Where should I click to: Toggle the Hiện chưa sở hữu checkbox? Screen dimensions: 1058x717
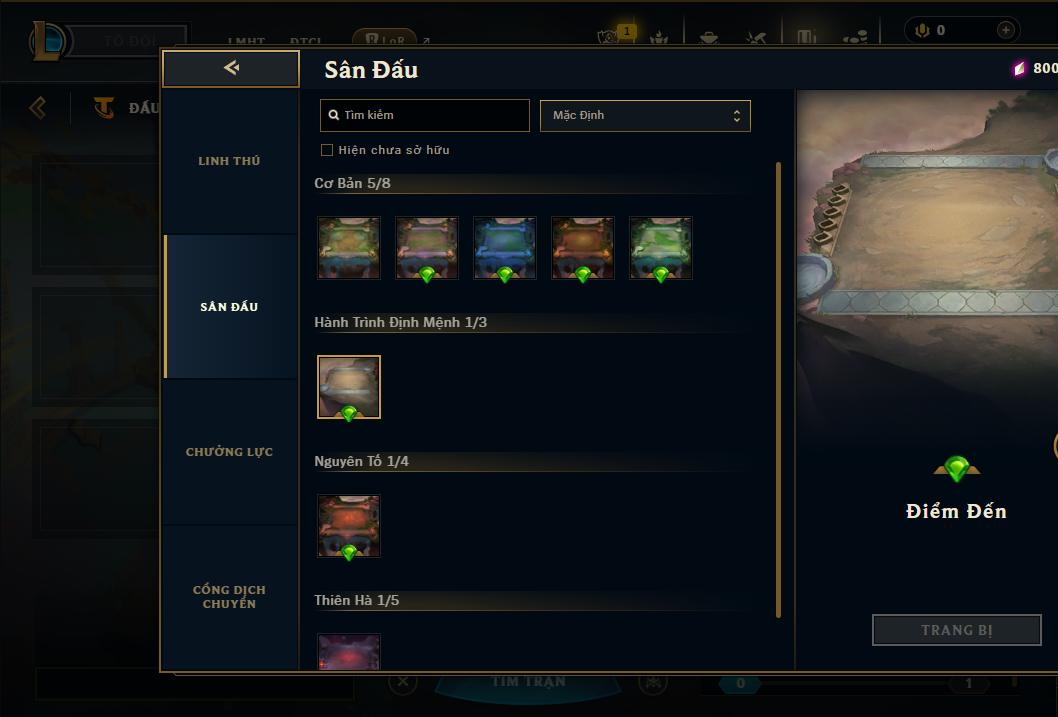coord(327,150)
